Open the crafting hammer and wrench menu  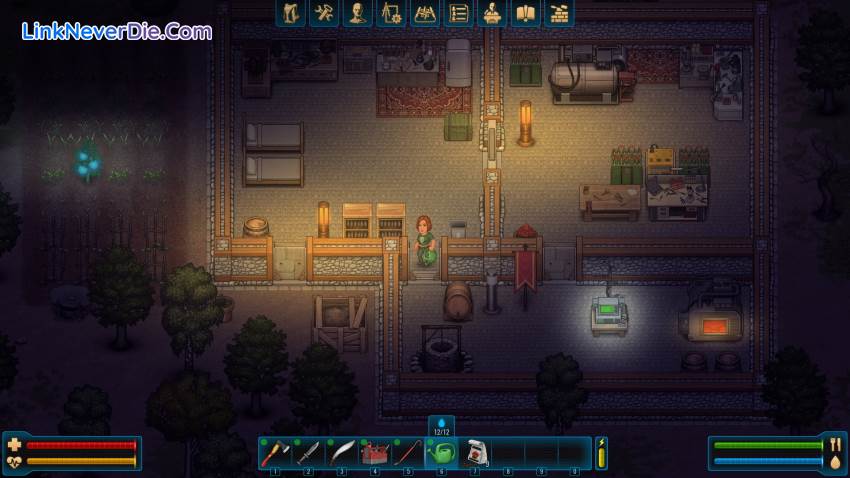[324, 13]
